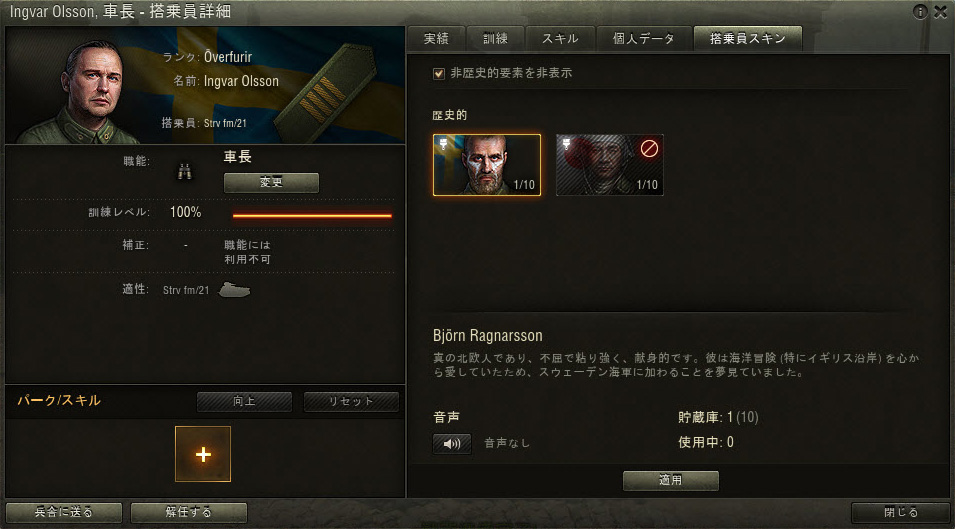Switch to the 実績 tab
Image resolution: width=955 pixels, height=529 pixels.
click(436, 39)
